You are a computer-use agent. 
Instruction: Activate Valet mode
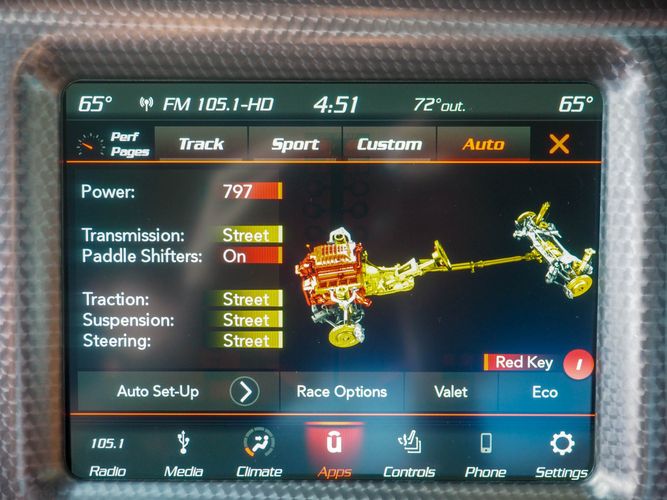coord(450,391)
